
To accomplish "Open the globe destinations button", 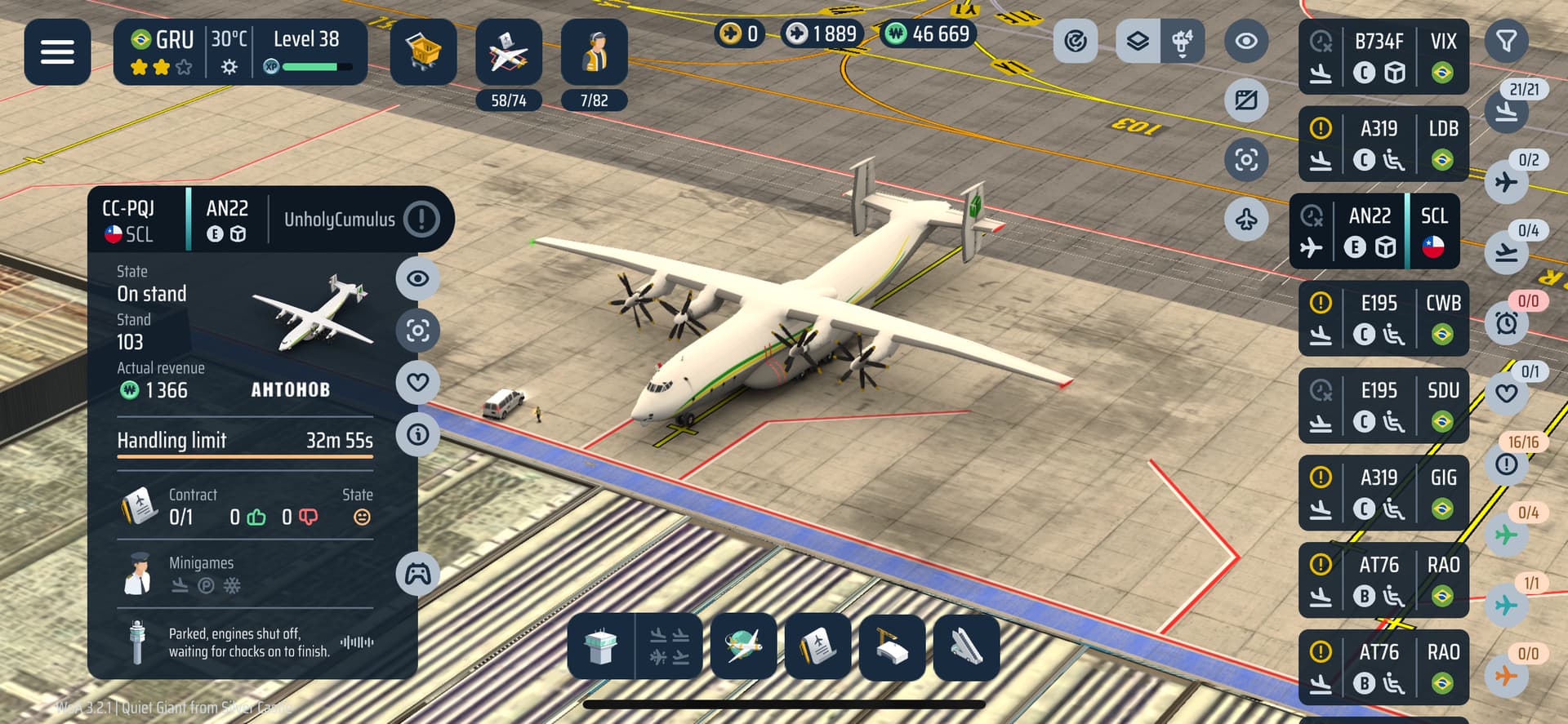I will point(743,646).
